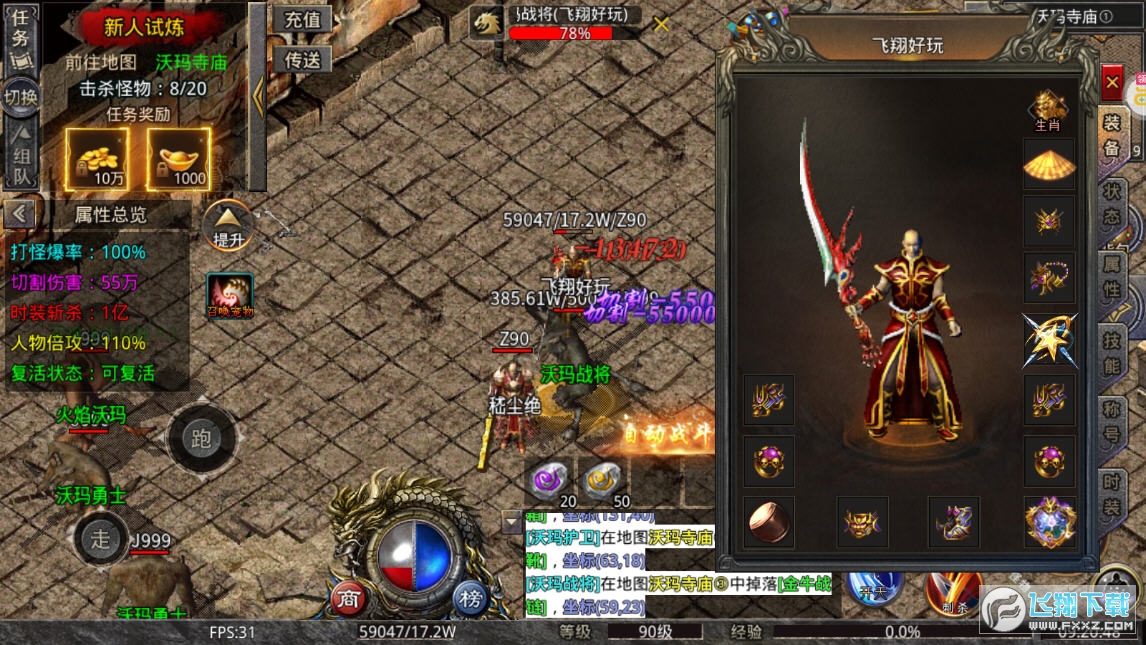
Task: Toggle the 跑 run mode button
Action: click(x=201, y=438)
